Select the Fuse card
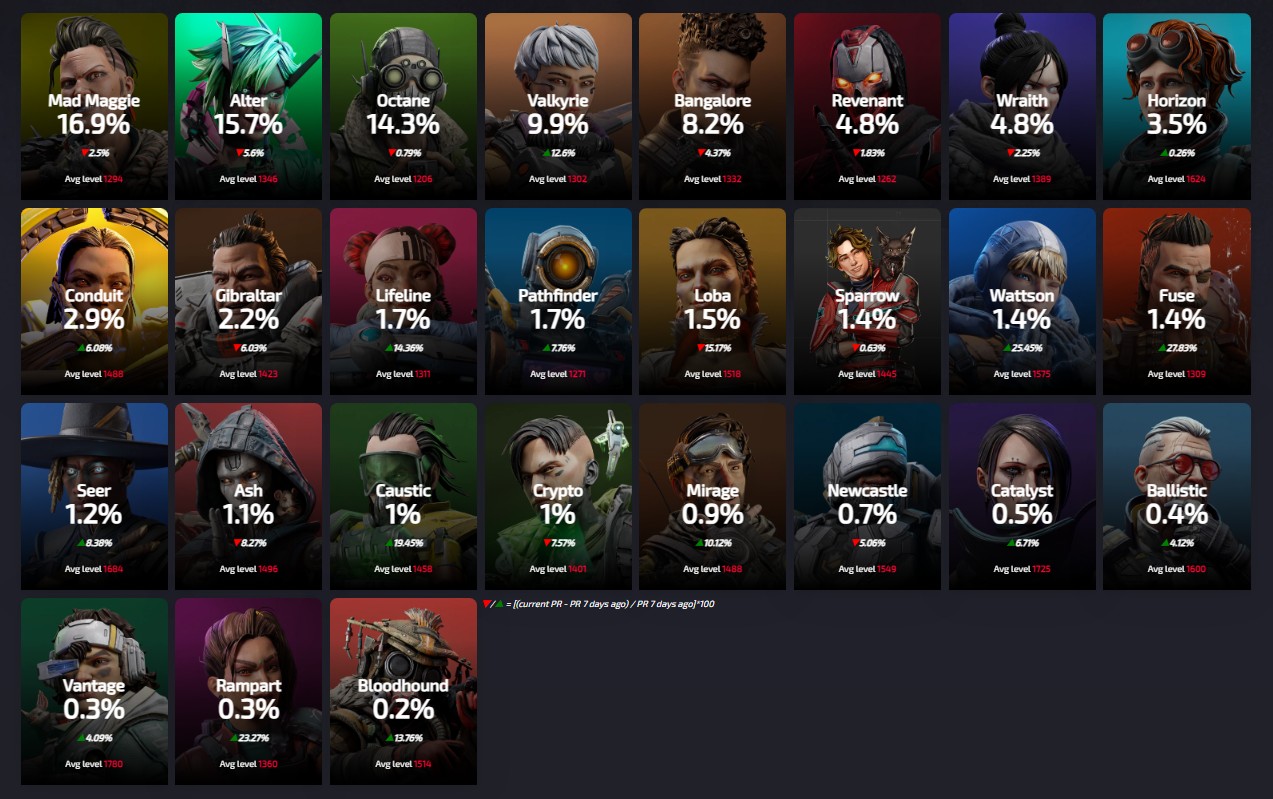 pos(1176,301)
